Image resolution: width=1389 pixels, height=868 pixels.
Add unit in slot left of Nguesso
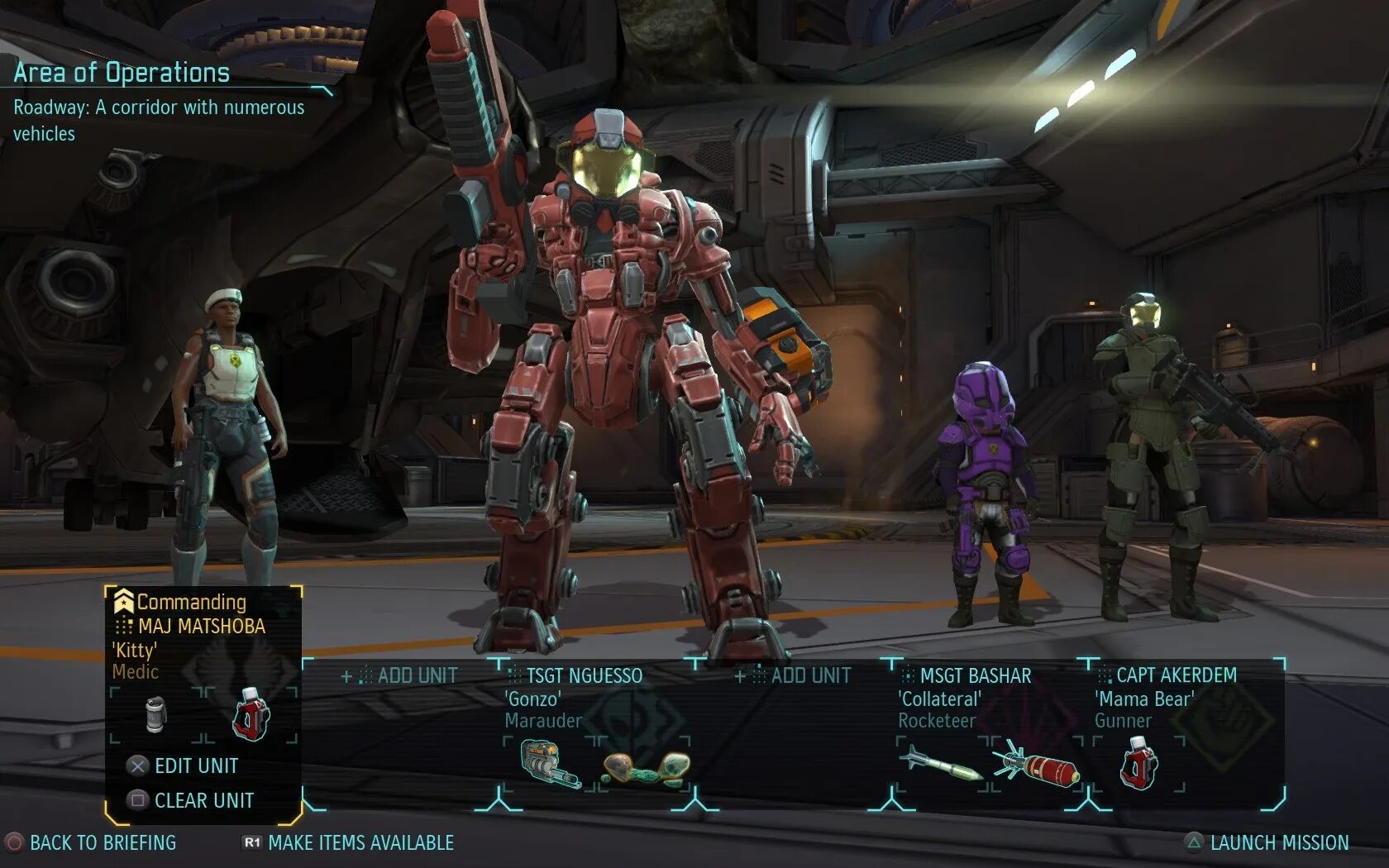[400, 676]
